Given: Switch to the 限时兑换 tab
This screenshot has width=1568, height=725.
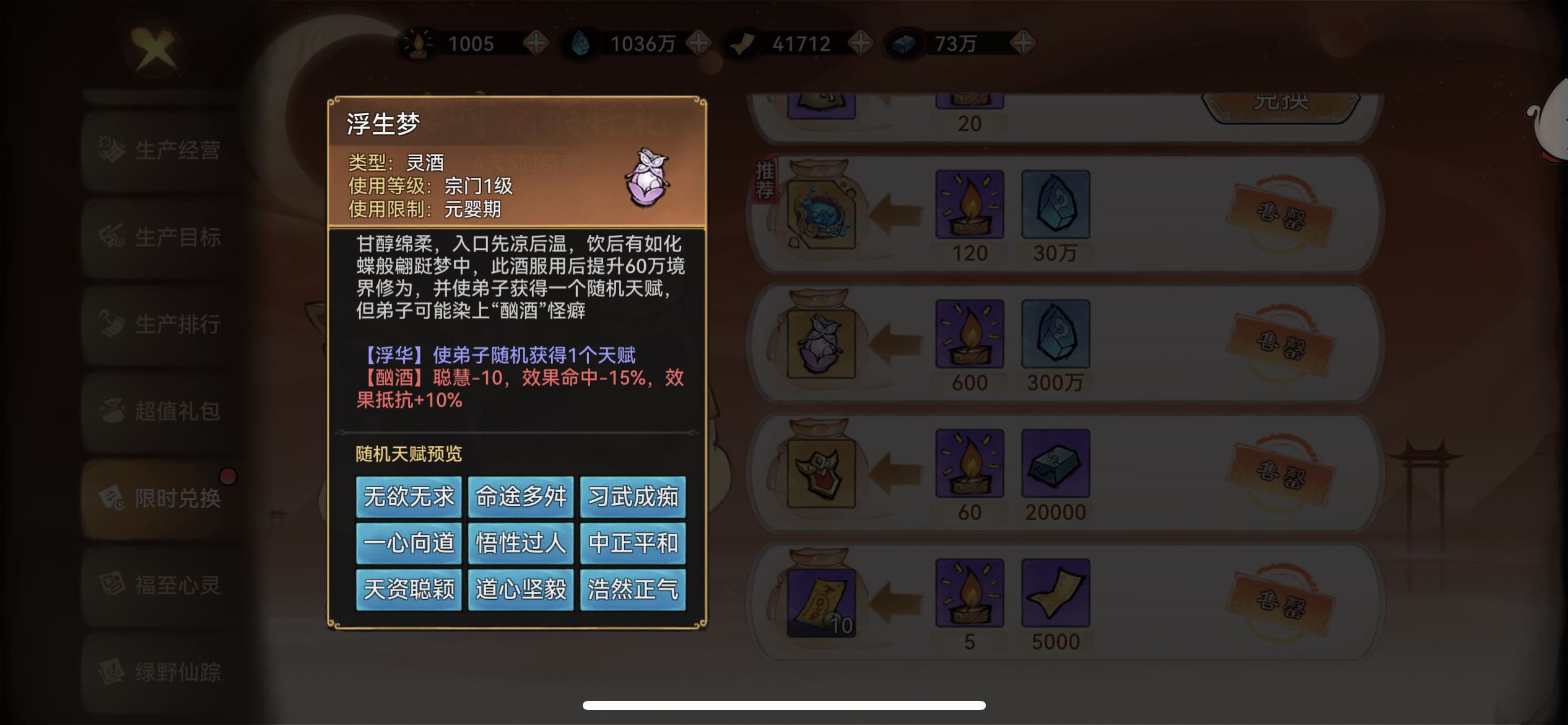Looking at the screenshot, I should (x=163, y=498).
